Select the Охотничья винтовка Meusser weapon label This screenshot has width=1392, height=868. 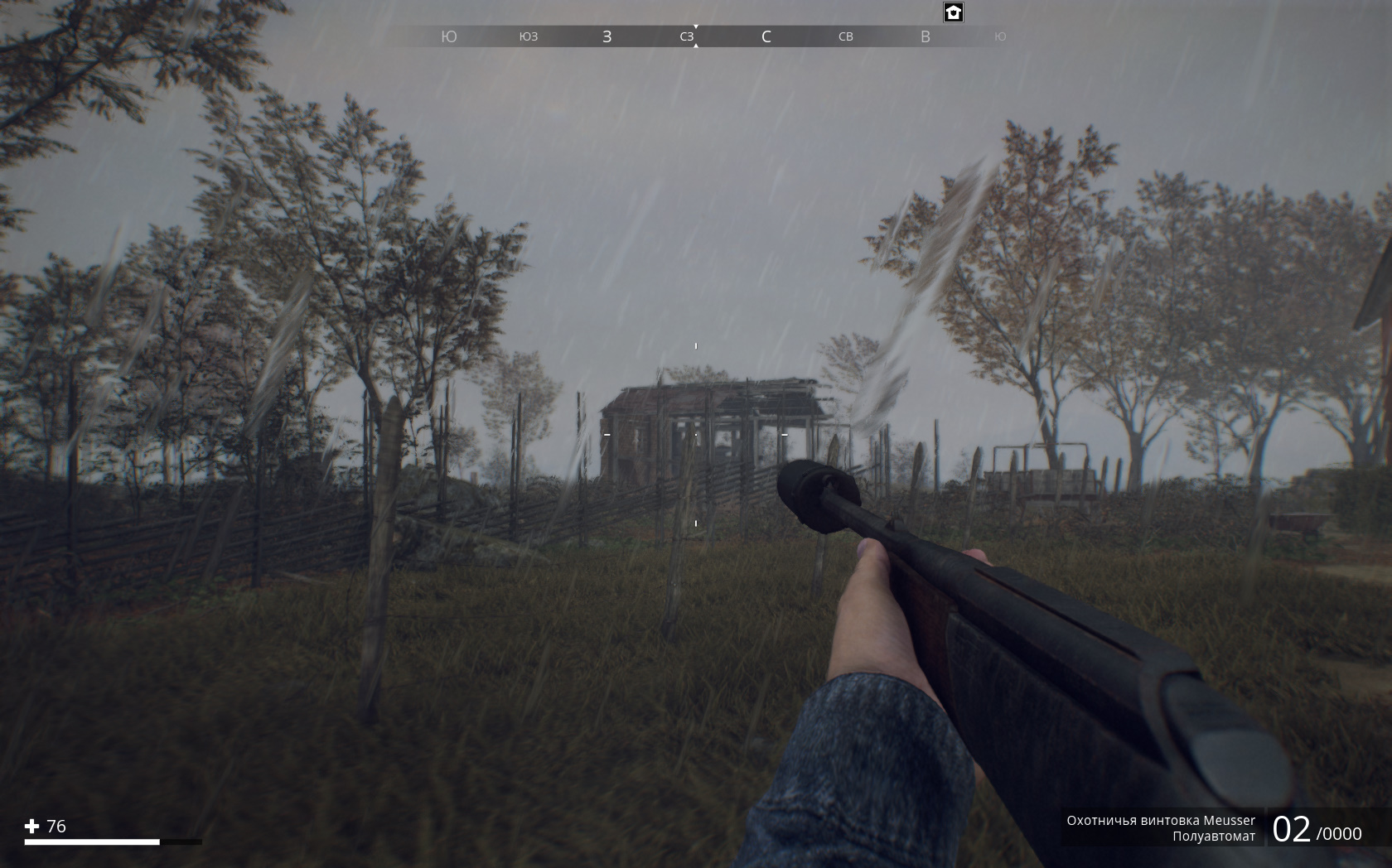pos(1160,820)
